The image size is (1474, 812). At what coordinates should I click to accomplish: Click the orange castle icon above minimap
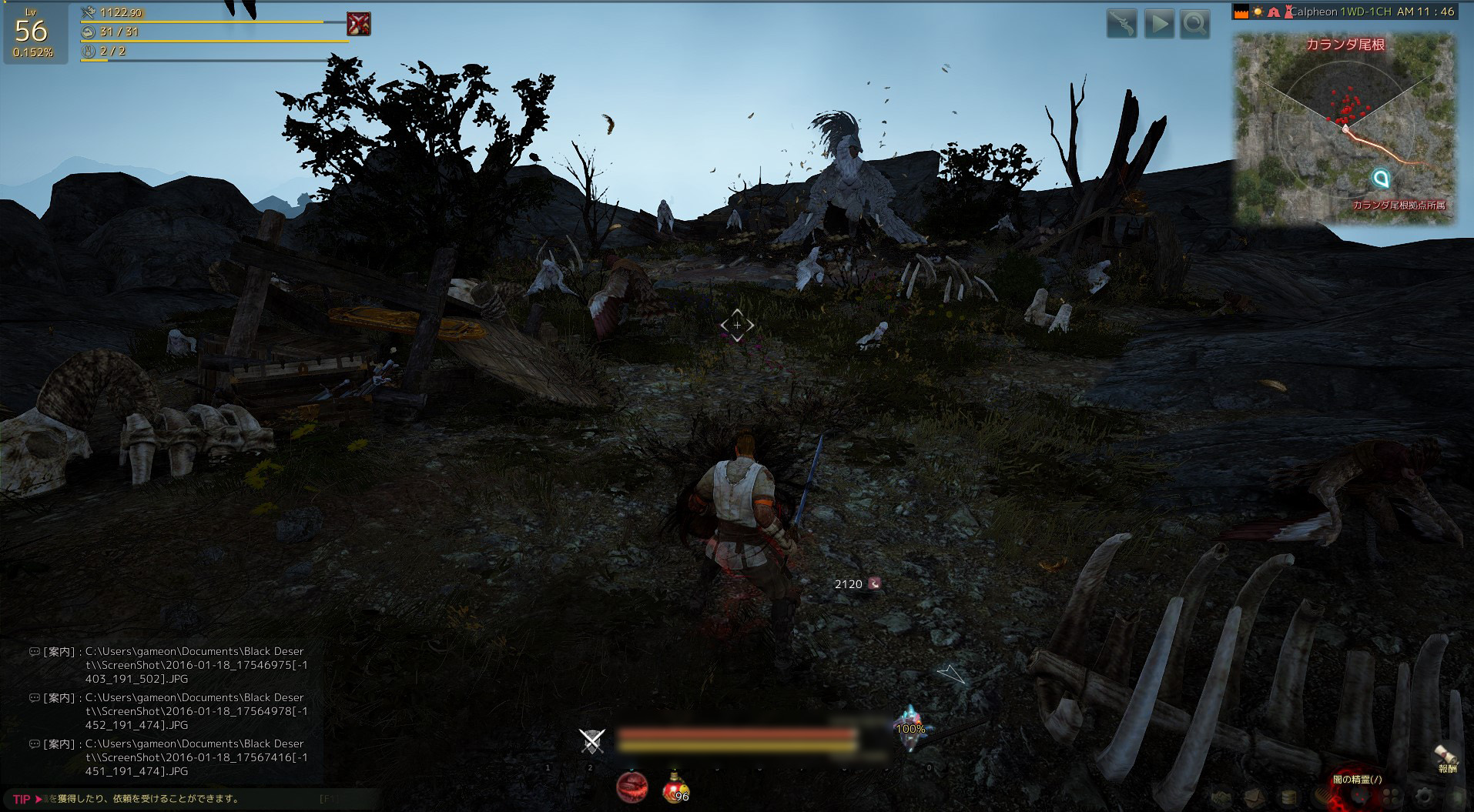click(x=1241, y=12)
